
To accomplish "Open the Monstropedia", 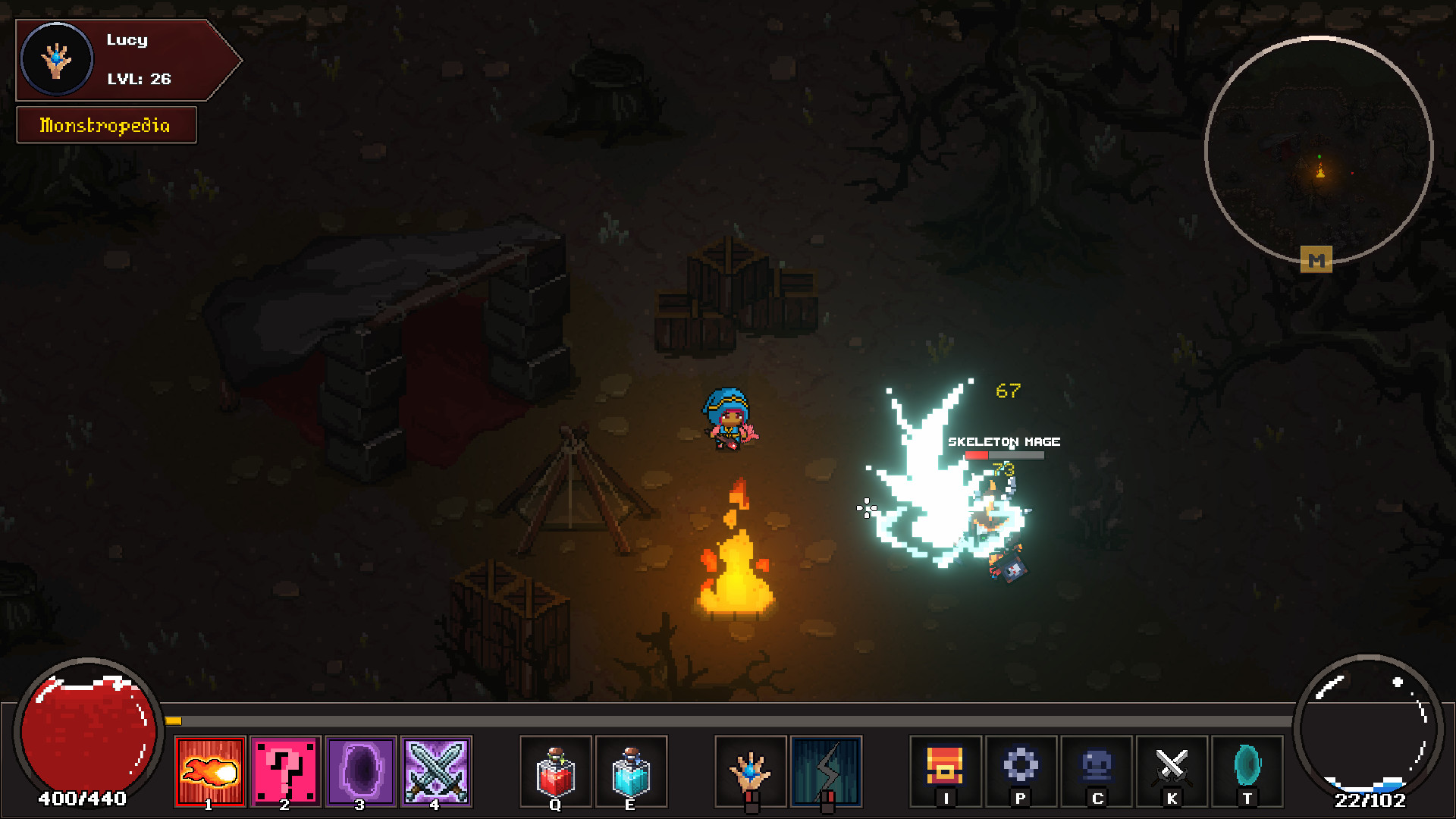I will coord(106,124).
